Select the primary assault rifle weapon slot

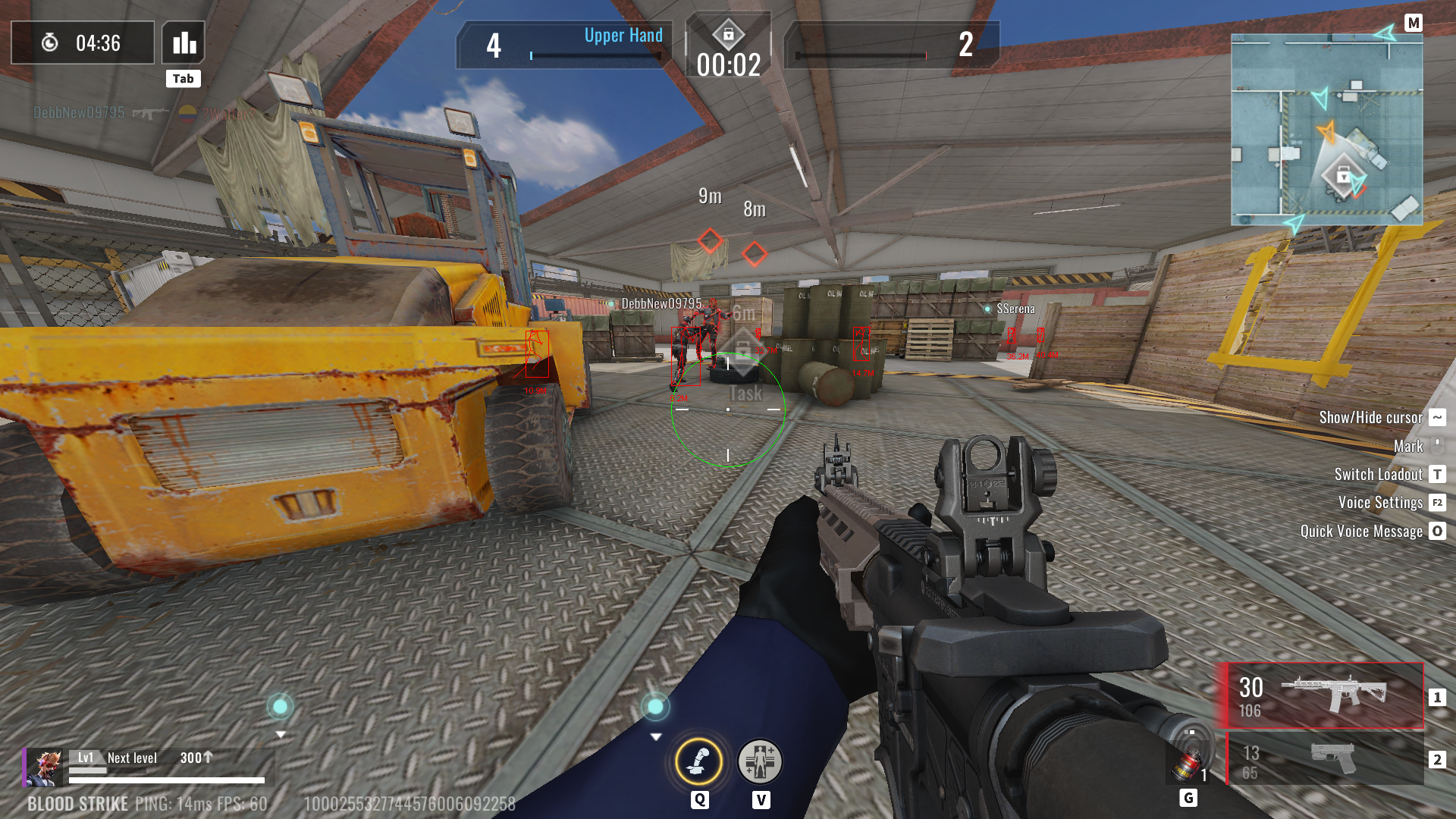1325,696
